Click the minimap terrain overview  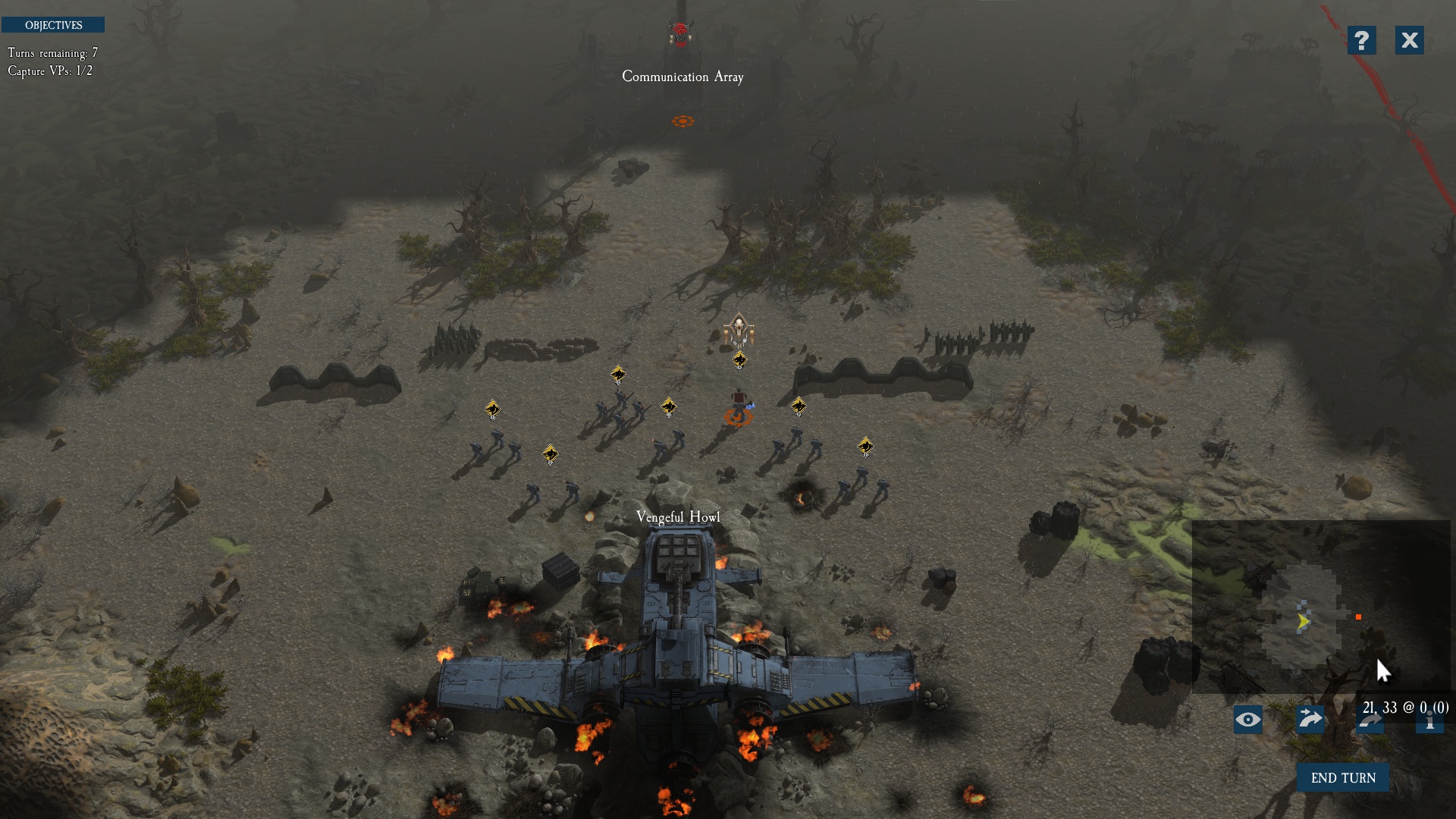[1319, 607]
